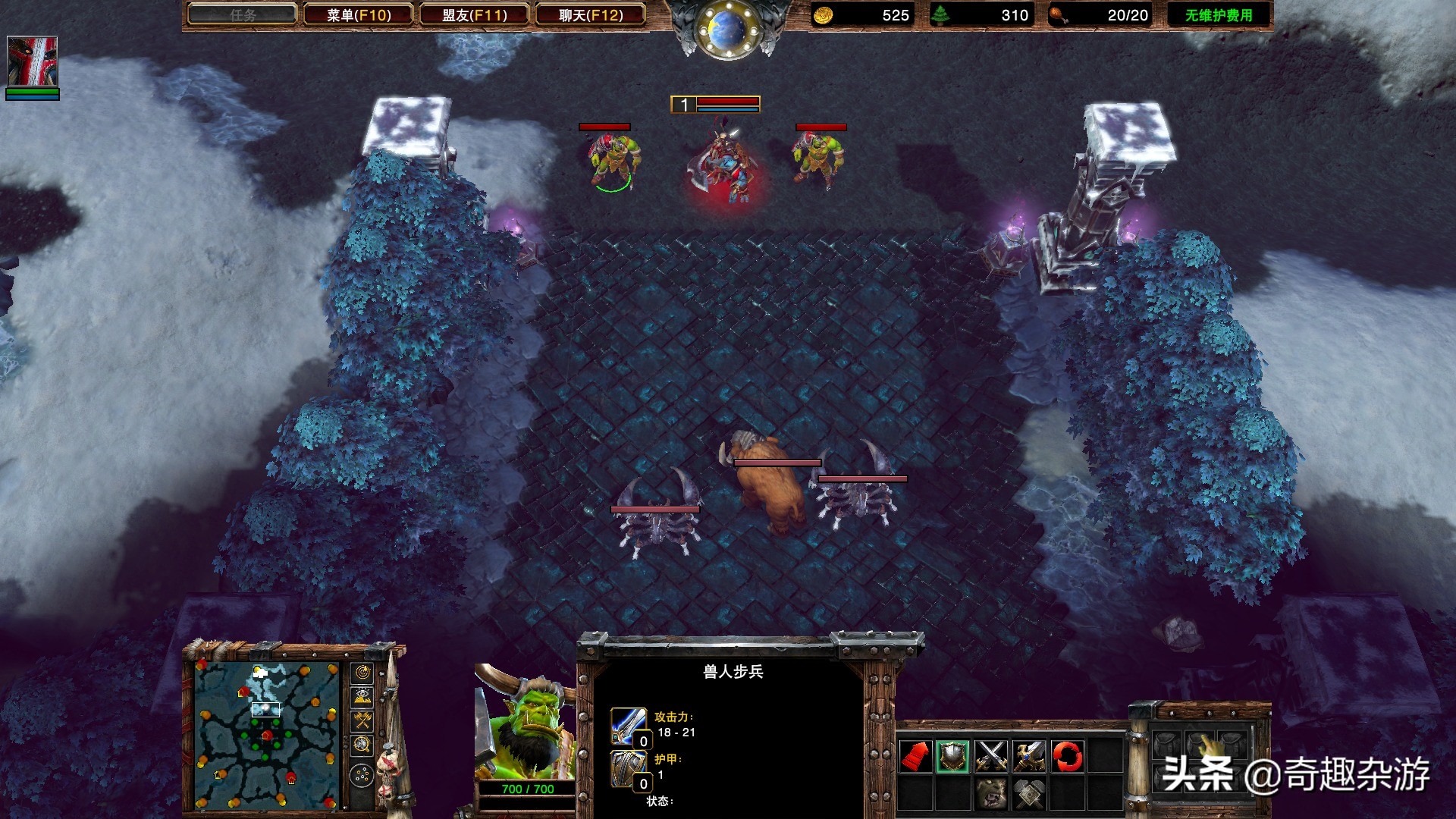Select the red Move command icon
This screenshot has height=819, width=1456.
click(915, 757)
